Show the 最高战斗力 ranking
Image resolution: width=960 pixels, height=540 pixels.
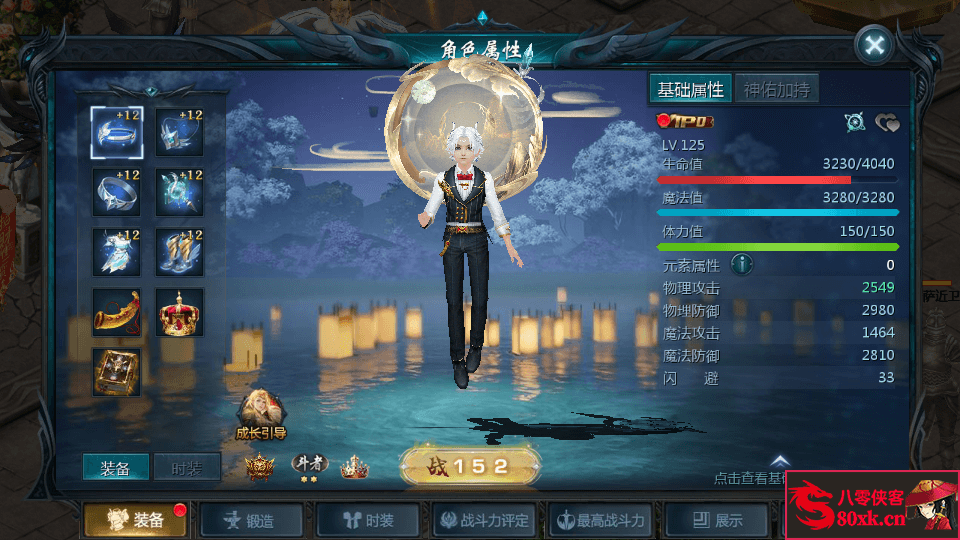[x=602, y=520]
